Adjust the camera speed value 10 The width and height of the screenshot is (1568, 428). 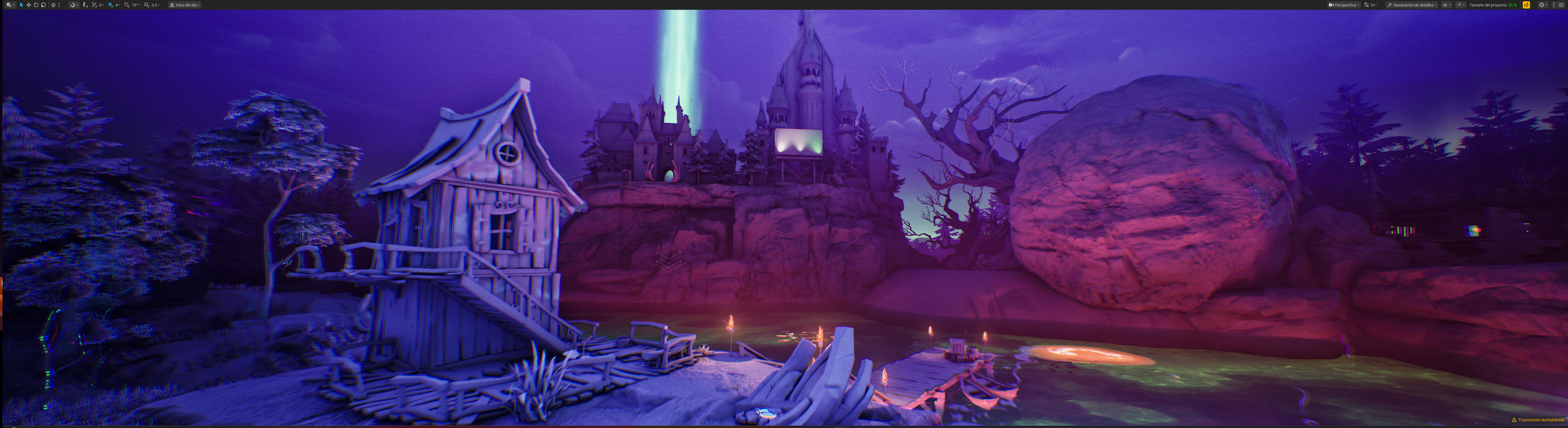[x=1372, y=5]
